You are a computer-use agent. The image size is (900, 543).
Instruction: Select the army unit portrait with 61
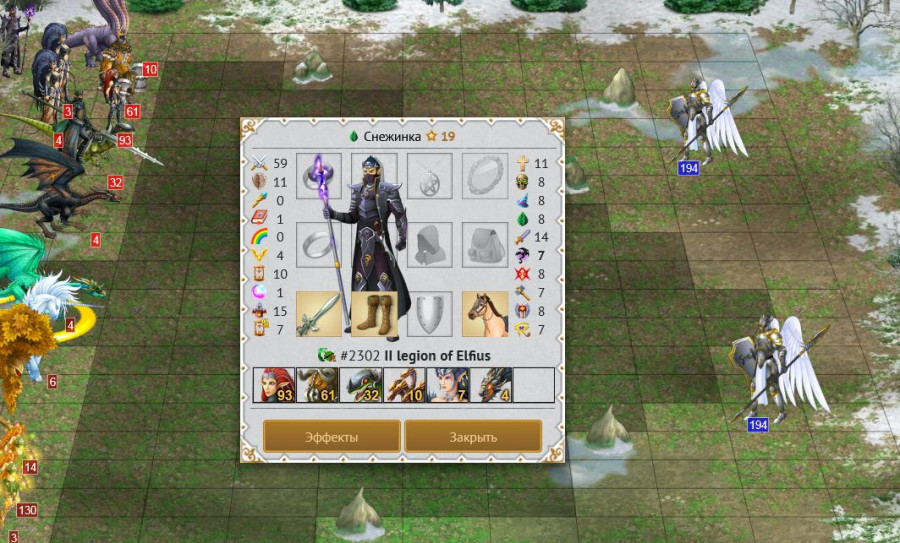(x=315, y=385)
